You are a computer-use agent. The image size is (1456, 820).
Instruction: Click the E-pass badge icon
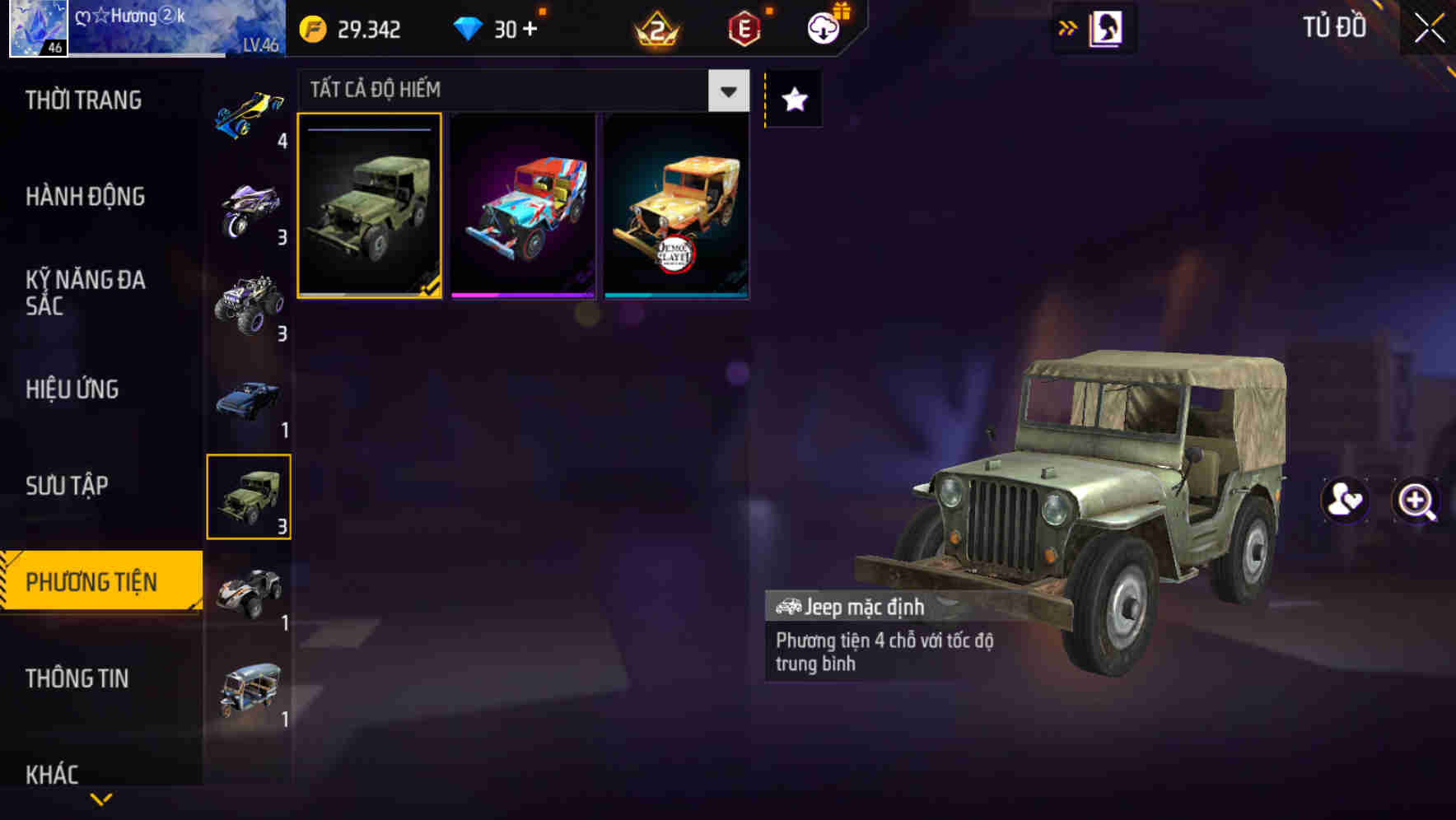pos(744,30)
